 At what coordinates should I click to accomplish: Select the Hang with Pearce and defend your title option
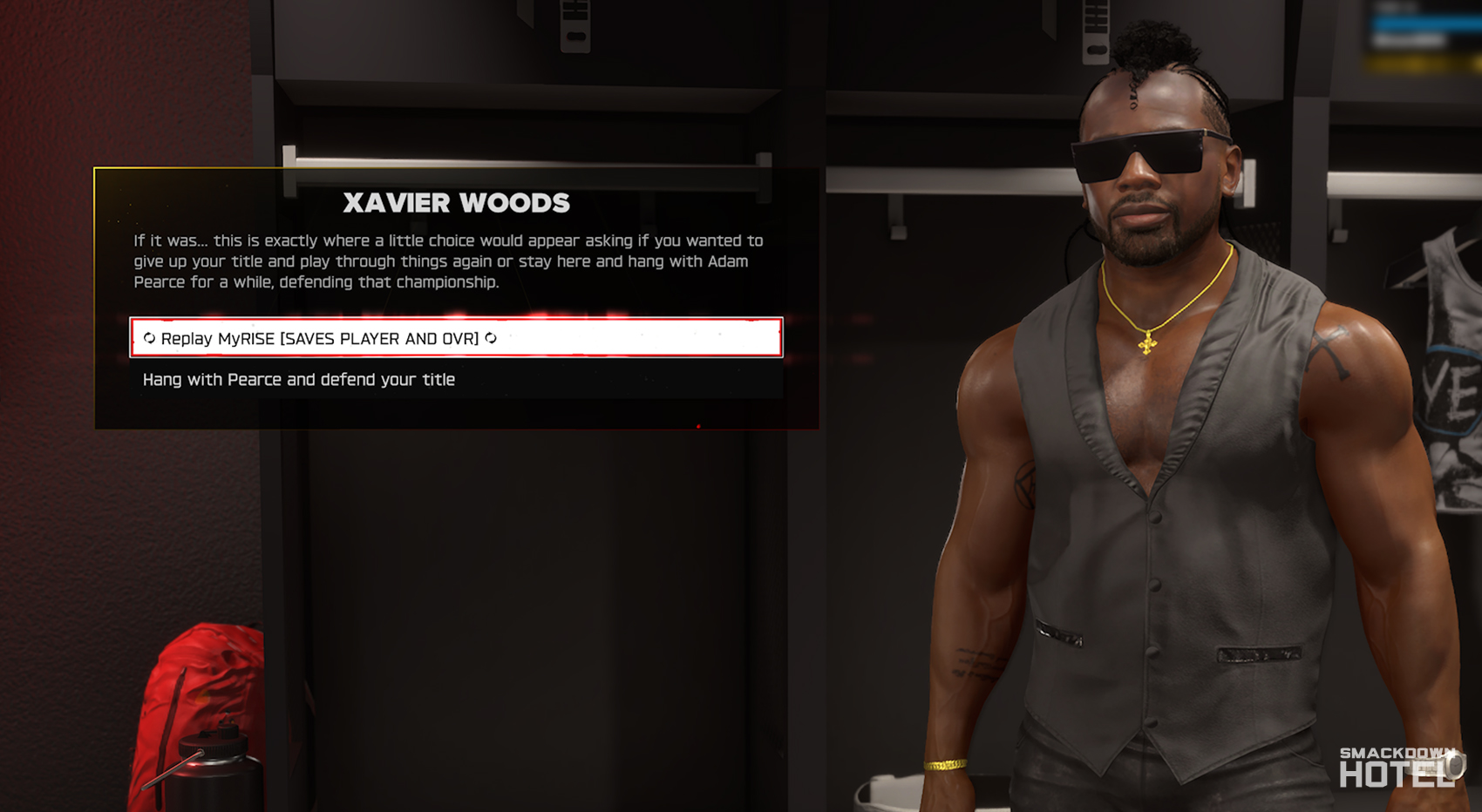[x=298, y=379]
